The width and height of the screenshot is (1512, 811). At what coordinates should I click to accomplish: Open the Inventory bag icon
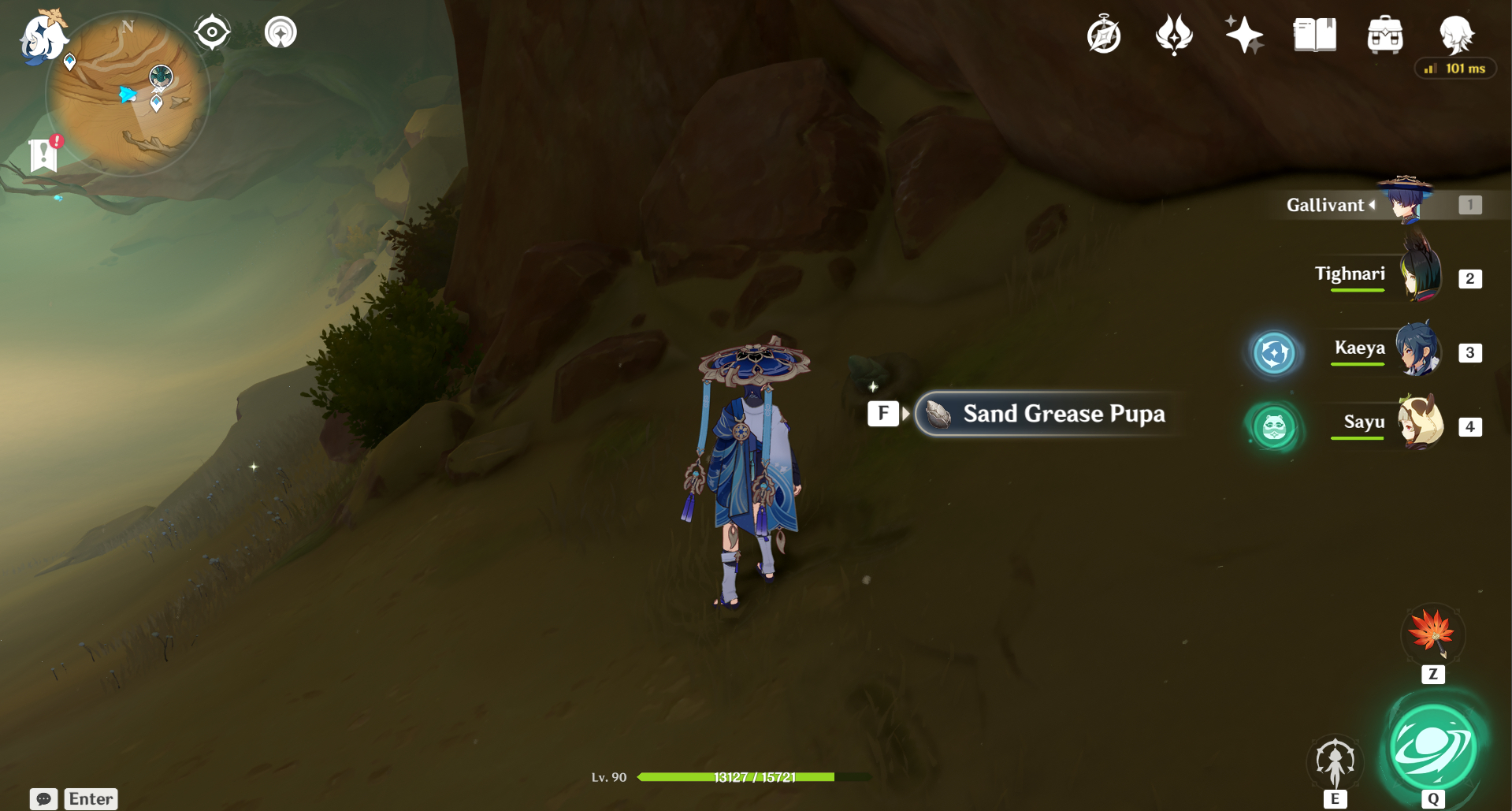[x=1385, y=34]
